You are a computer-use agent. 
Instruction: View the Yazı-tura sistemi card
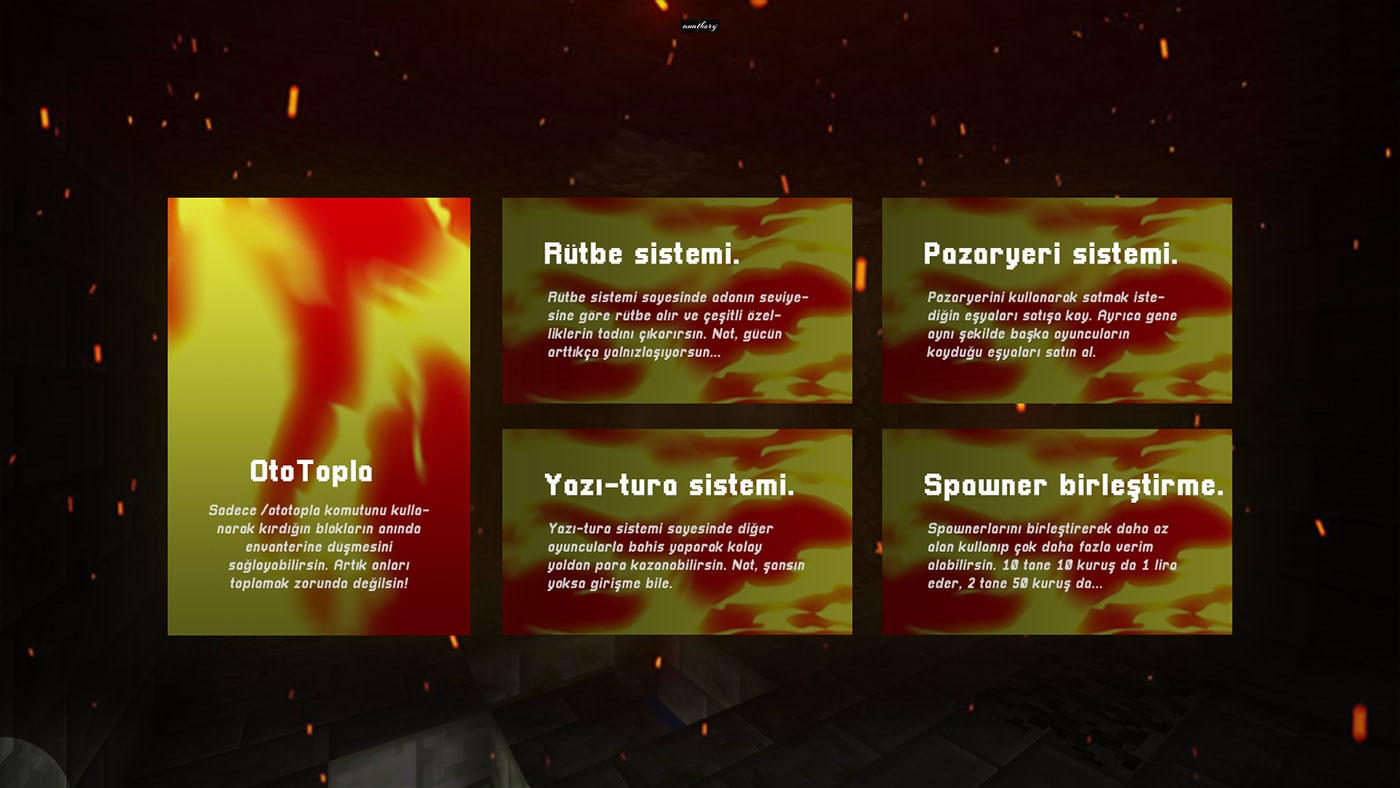(677, 532)
